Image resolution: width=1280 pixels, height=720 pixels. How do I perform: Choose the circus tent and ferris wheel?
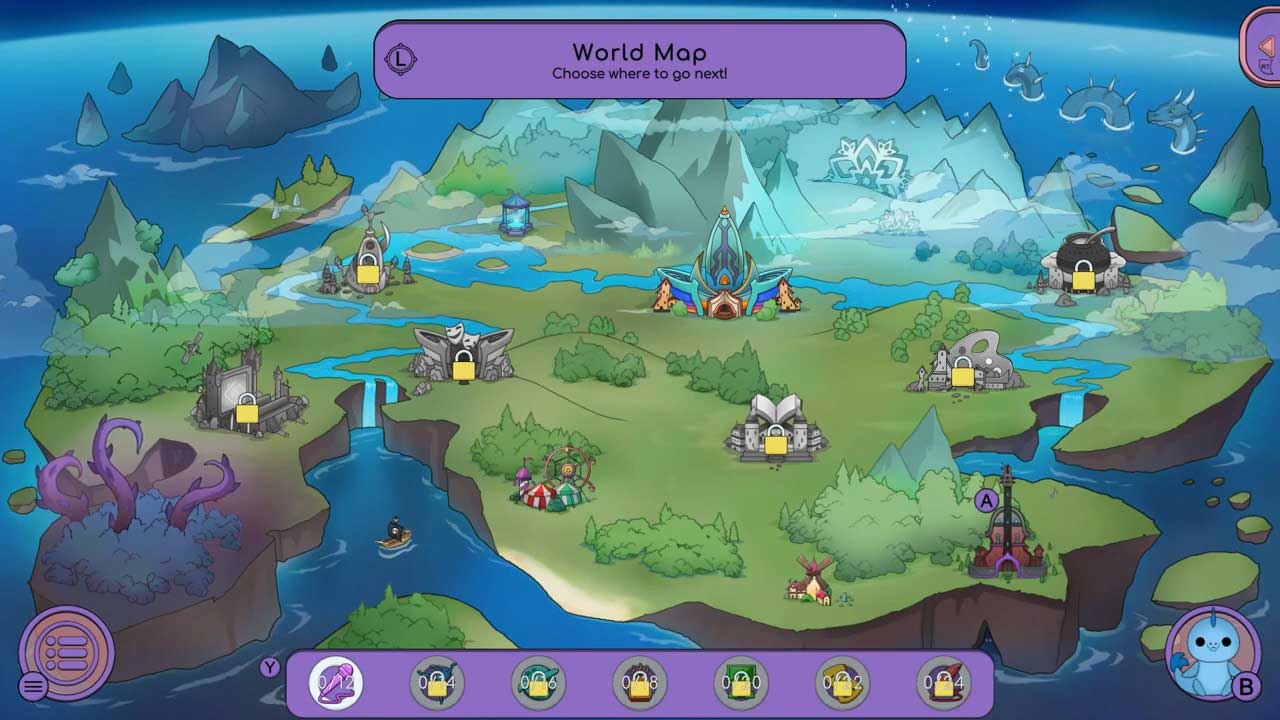tap(555, 480)
